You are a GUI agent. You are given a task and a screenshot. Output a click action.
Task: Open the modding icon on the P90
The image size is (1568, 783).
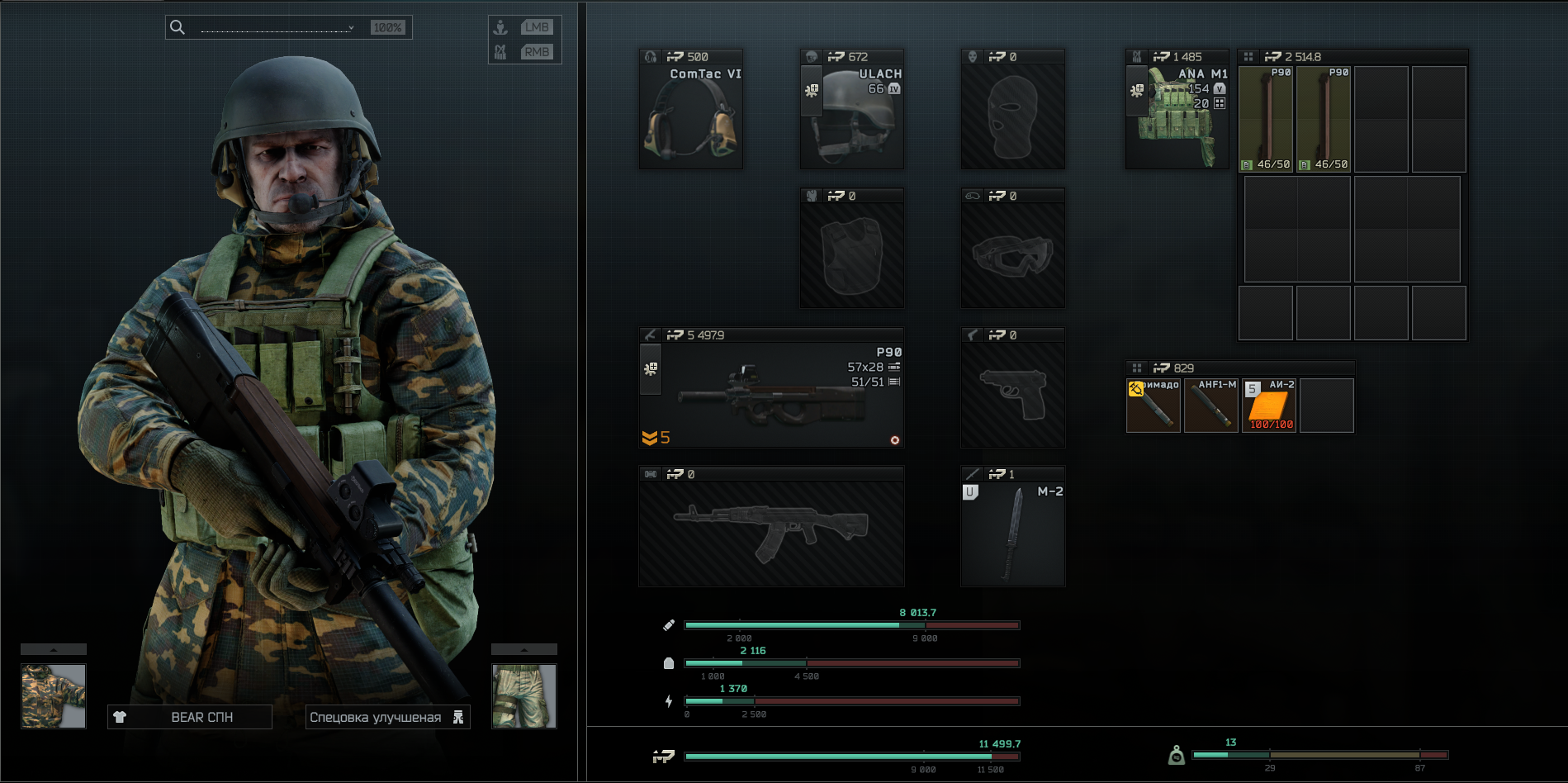651,368
